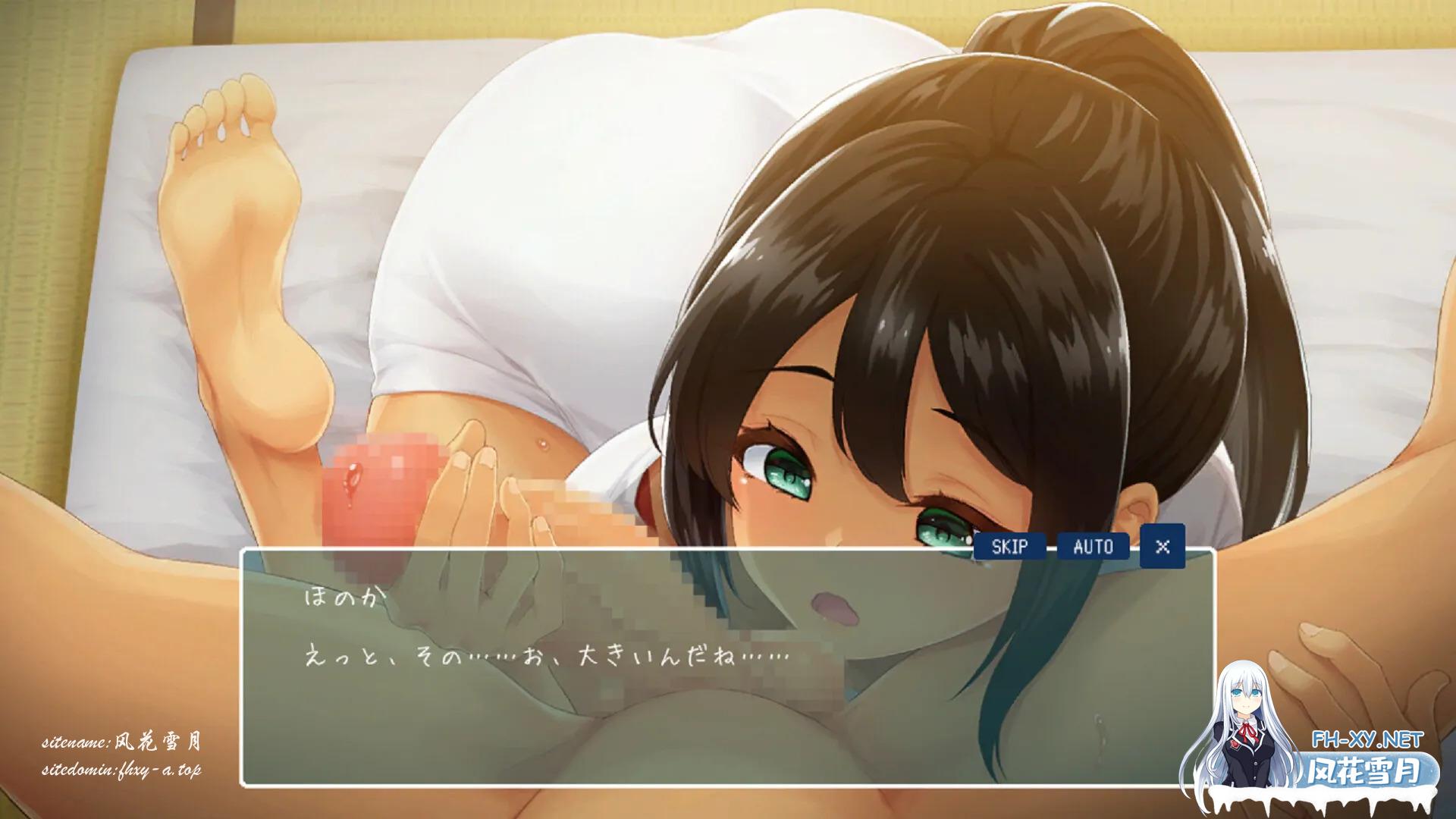
Task: Enable AUTO text advance
Action: (1093, 546)
